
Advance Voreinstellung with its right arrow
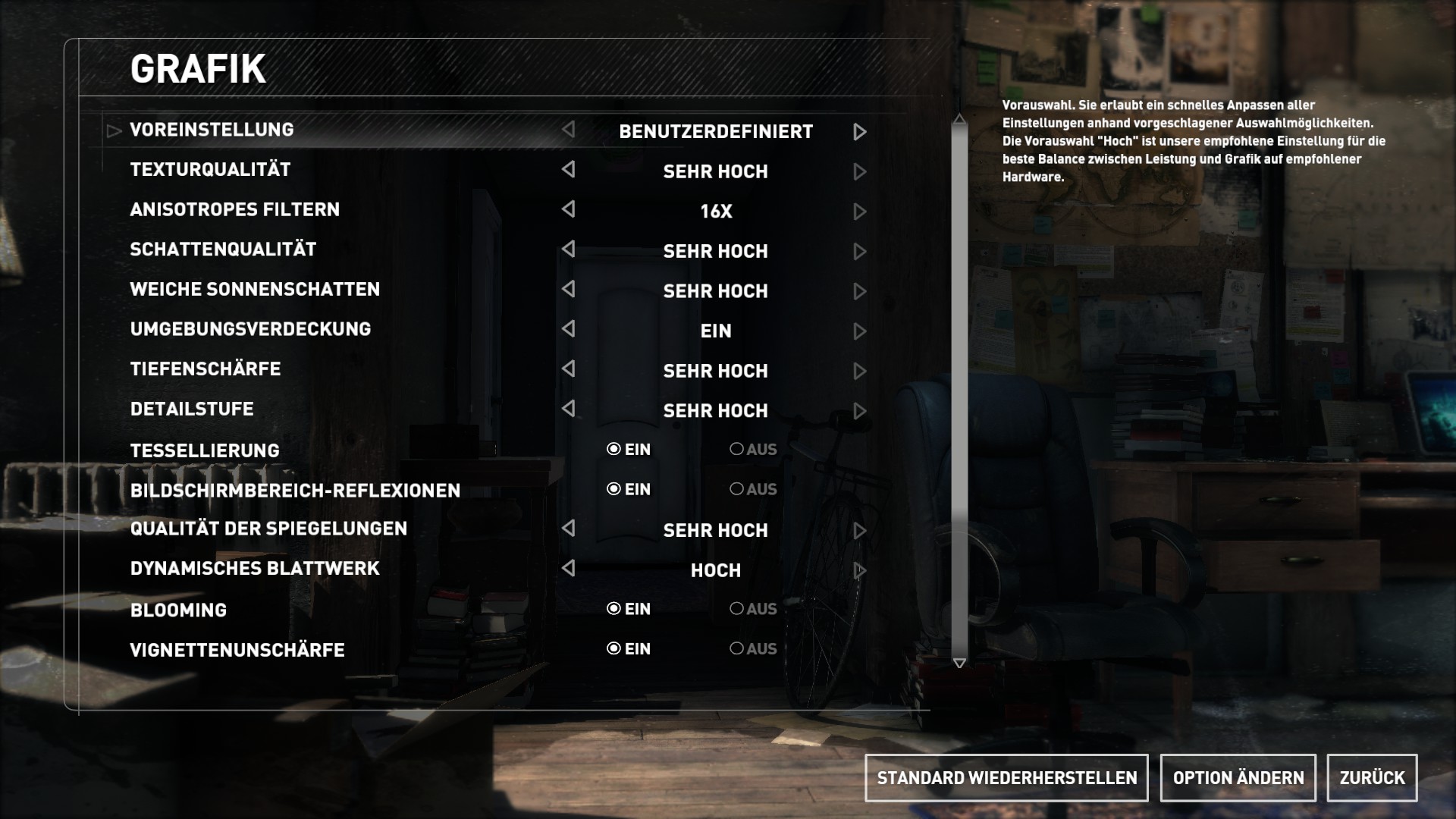click(x=859, y=132)
